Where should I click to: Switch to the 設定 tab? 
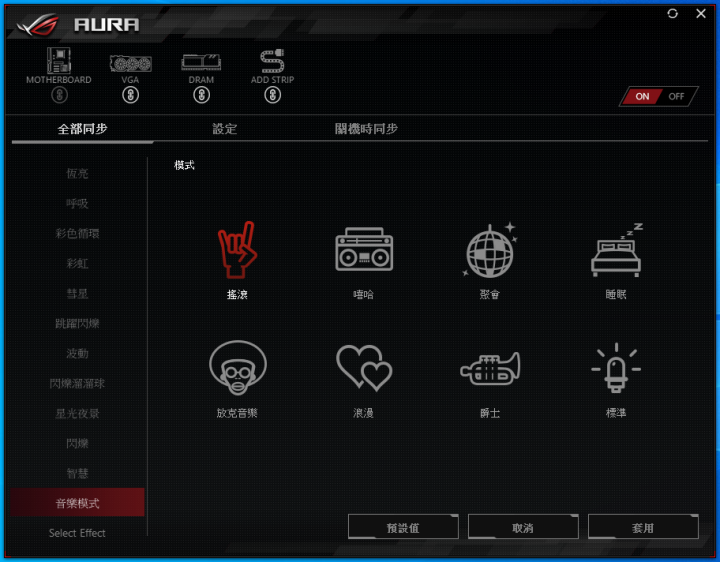point(225,129)
